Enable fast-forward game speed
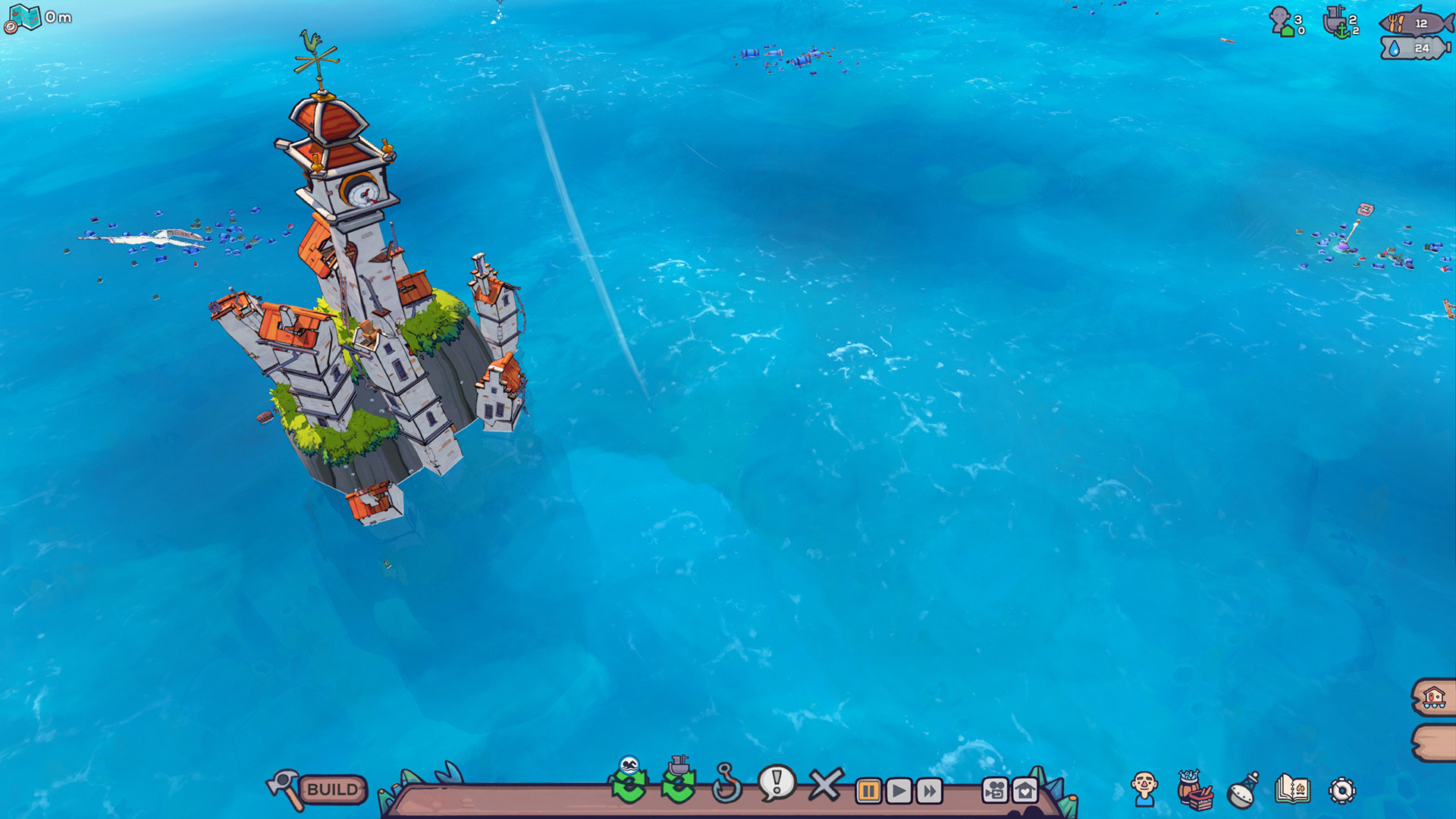 [932, 791]
